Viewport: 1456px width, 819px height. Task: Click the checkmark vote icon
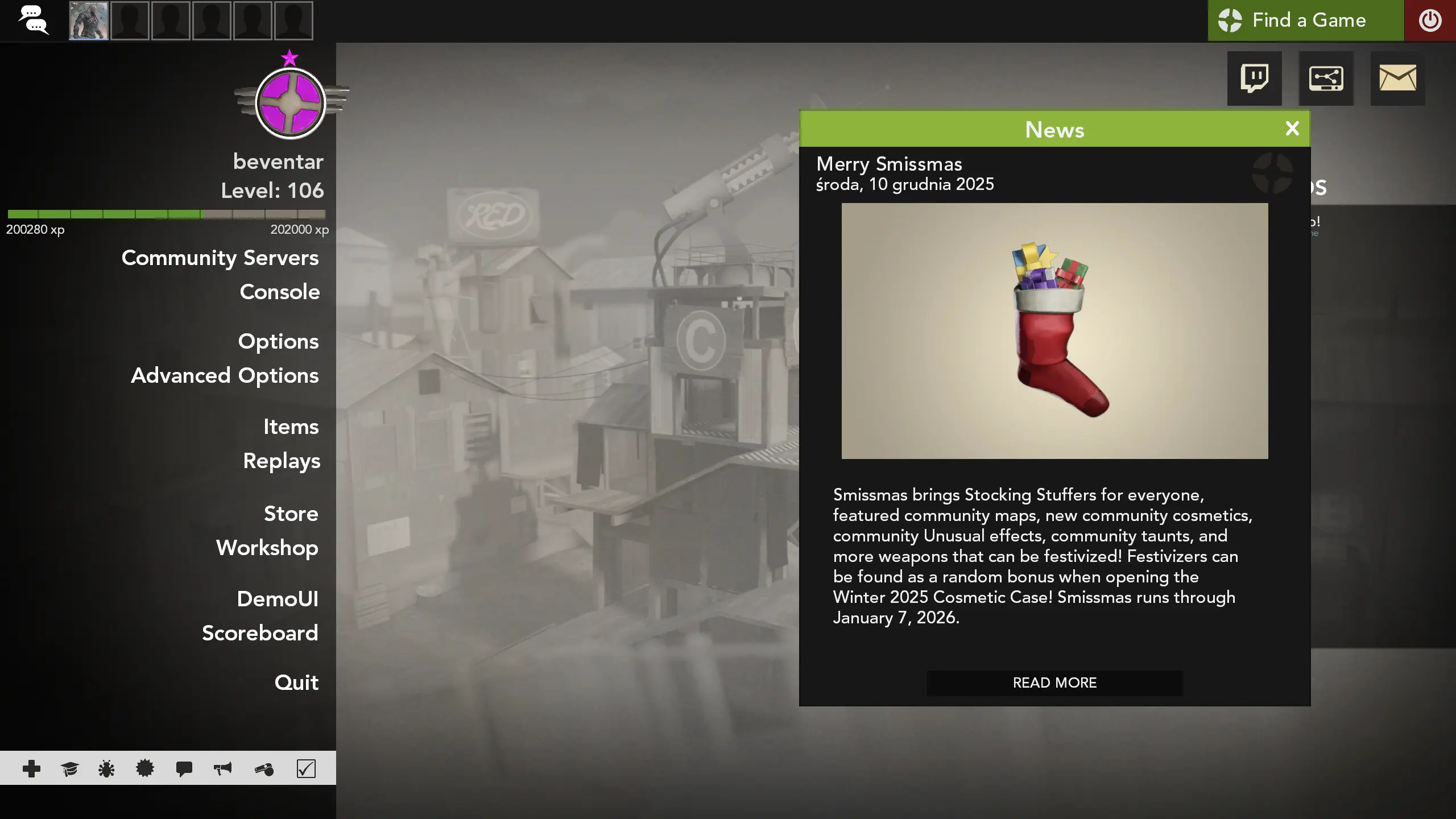306,768
